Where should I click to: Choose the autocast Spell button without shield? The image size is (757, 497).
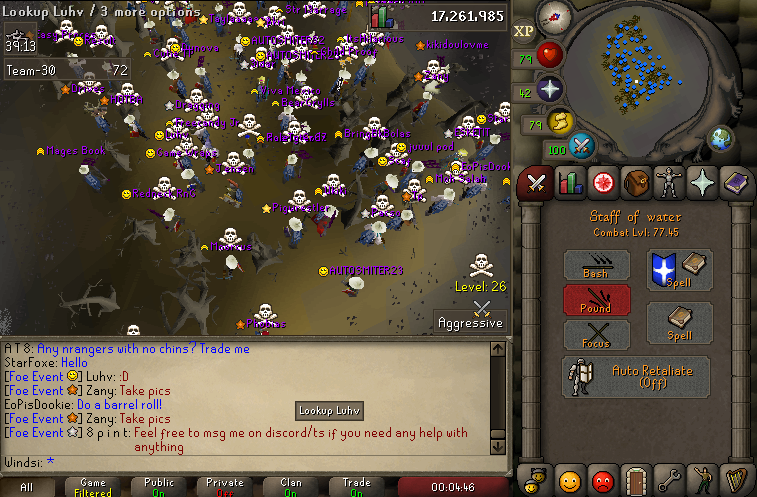coord(680,323)
